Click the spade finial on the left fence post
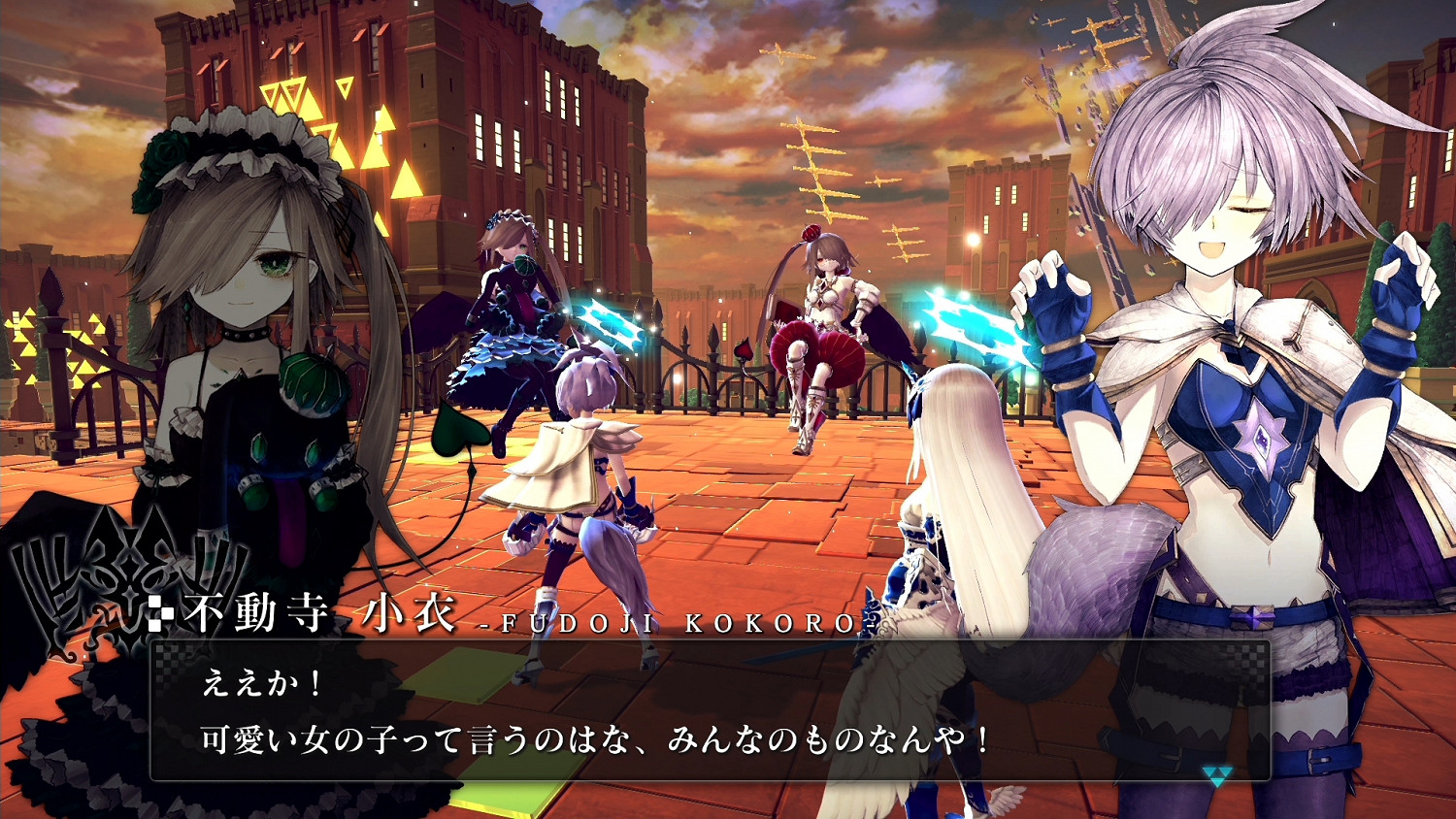The width and height of the screenshot is (1456, 819). click(50, 291)
